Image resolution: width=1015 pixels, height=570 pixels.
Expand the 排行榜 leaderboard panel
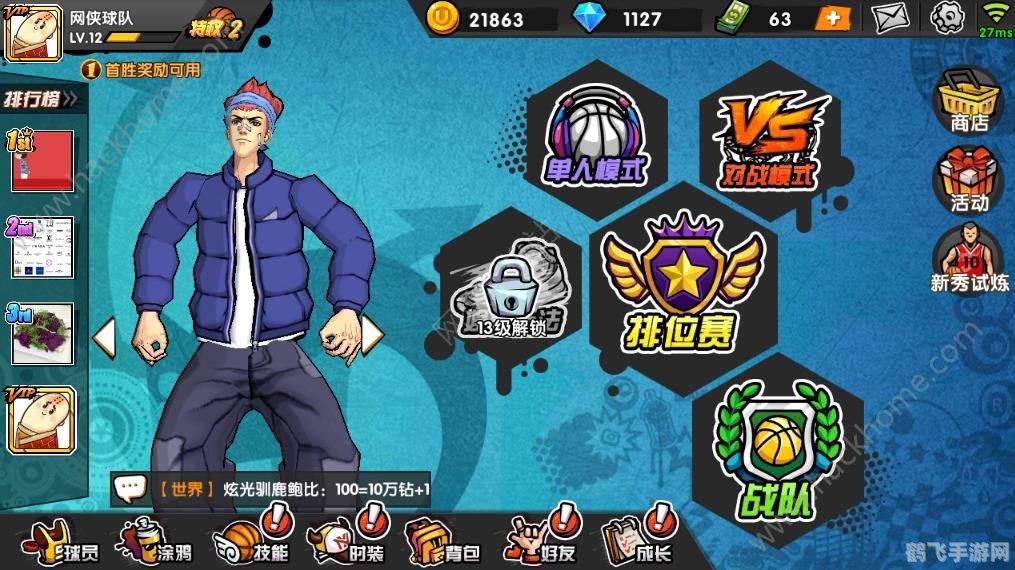click(45, 99)
